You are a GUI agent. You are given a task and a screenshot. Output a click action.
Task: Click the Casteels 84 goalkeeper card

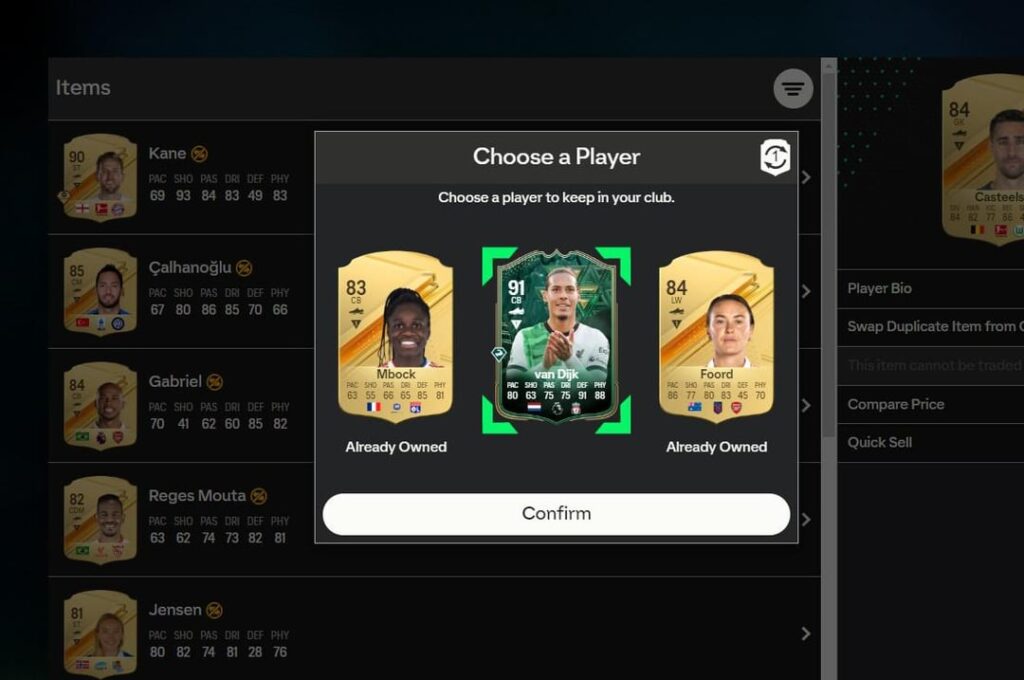point(985,158)
